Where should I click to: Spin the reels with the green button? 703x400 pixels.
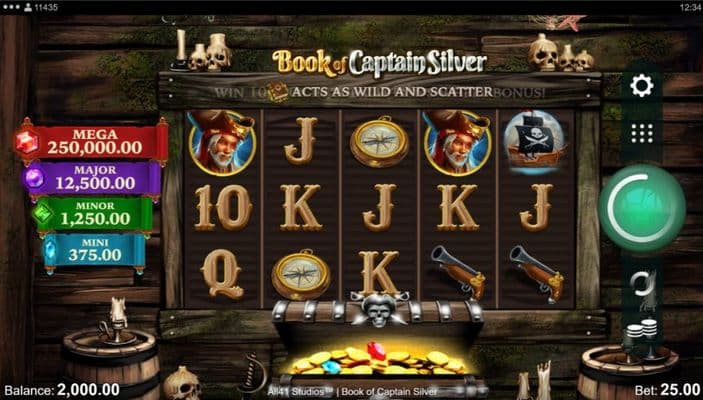pos(642,208)
